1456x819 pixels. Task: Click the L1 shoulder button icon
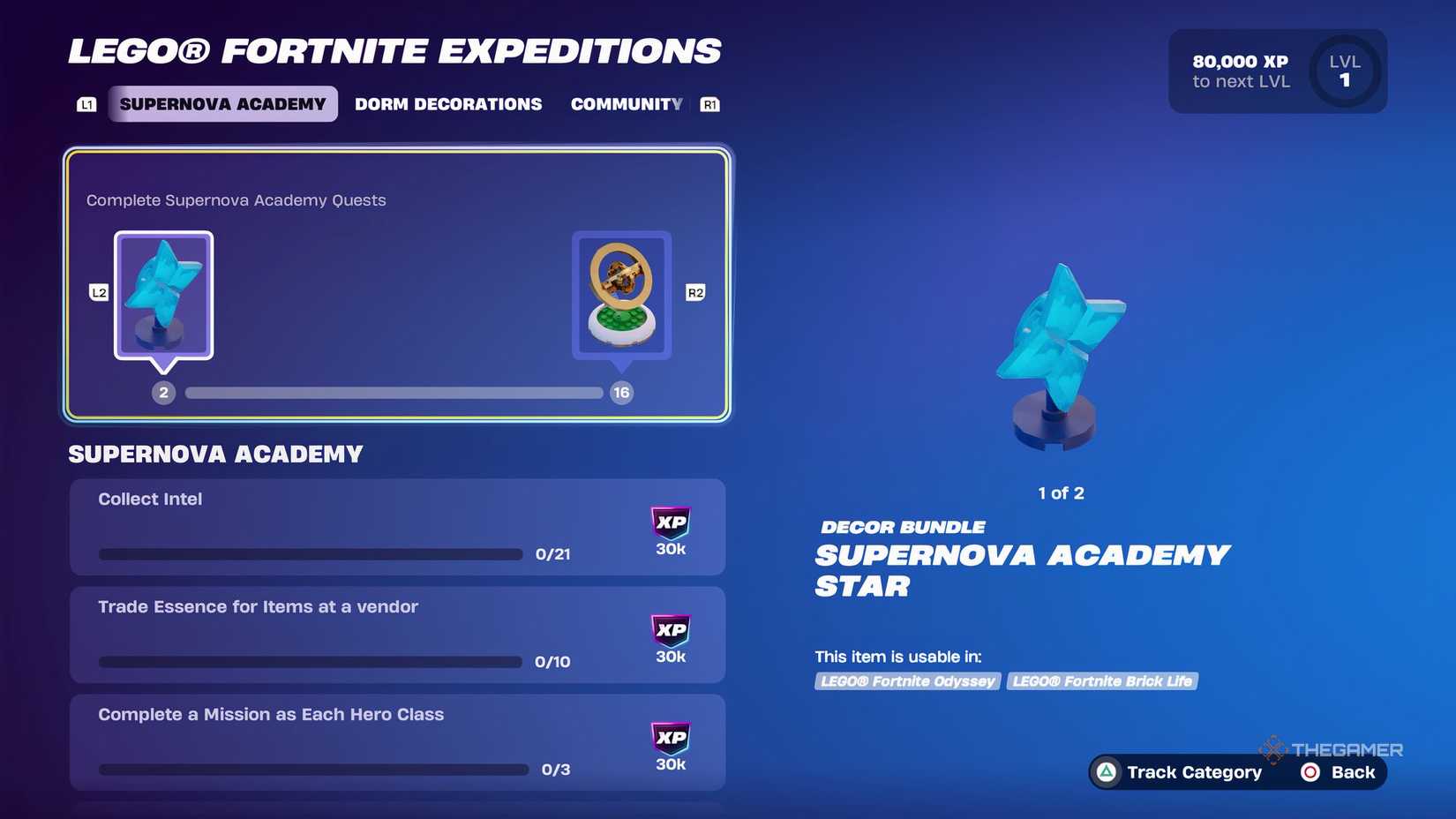pyautogui.click(x=86, y=103)
